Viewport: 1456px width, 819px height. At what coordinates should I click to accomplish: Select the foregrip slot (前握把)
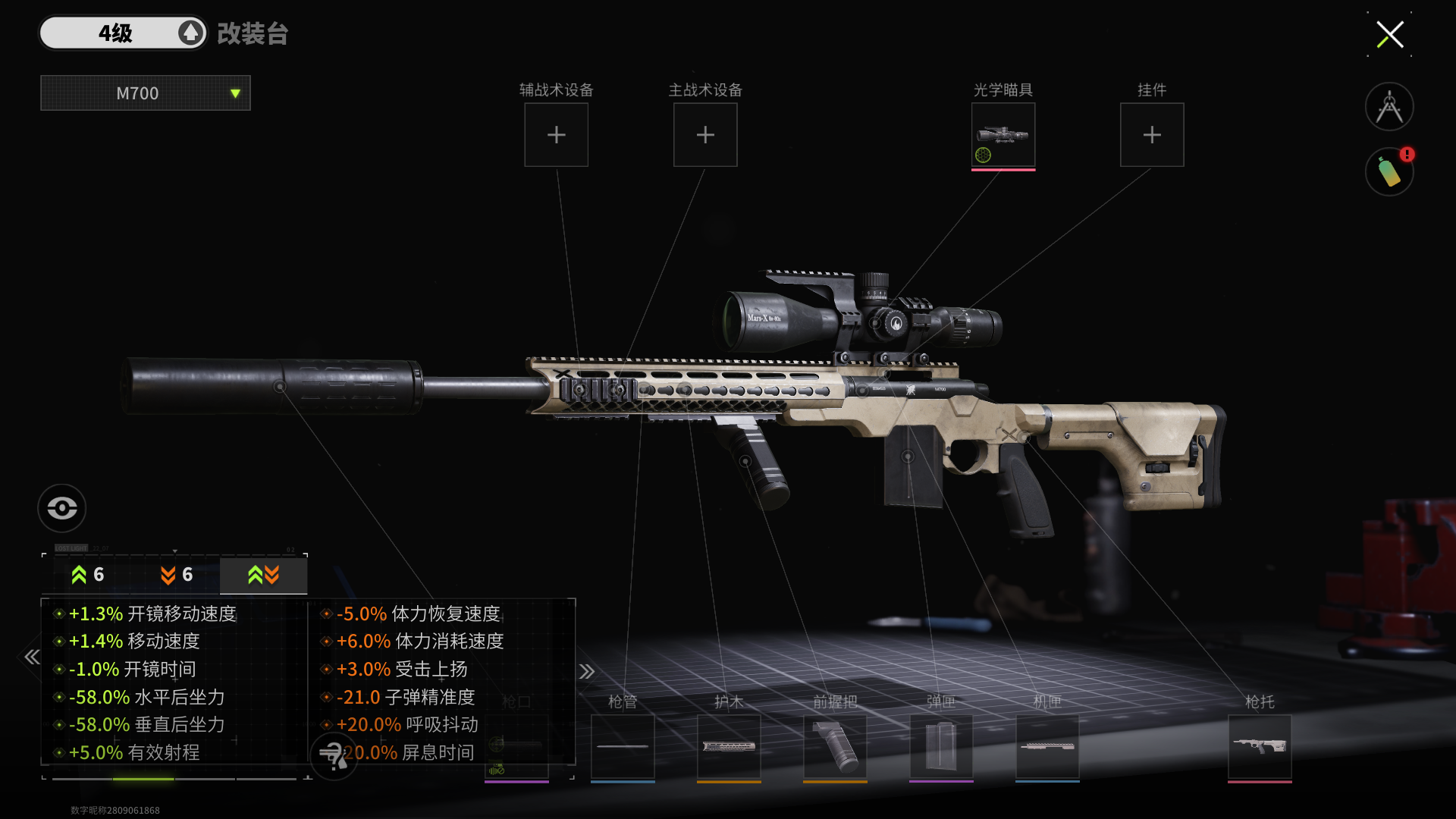[x=835, y=746]
